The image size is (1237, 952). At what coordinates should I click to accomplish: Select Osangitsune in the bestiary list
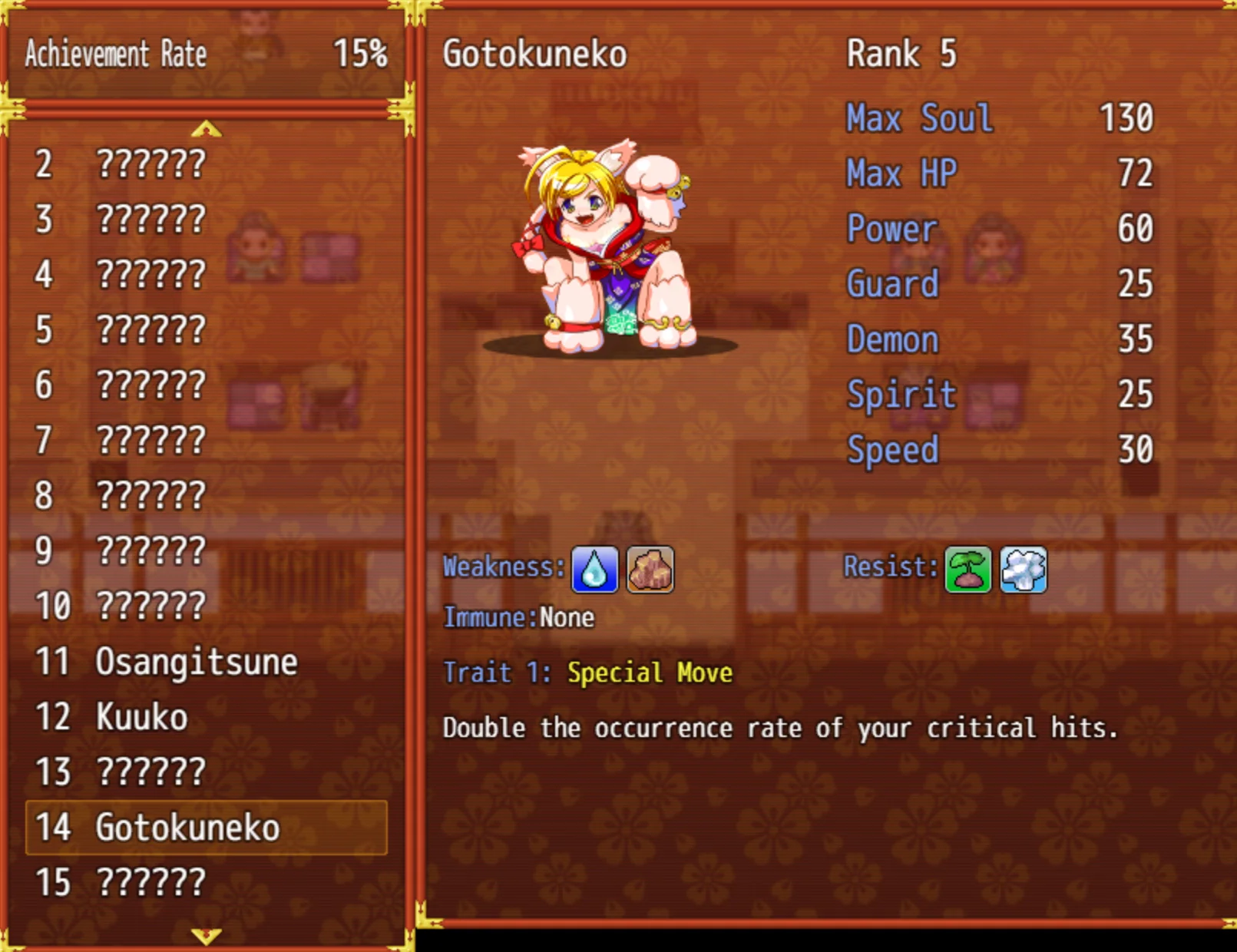pyautogui.click(x=196, y=662)
